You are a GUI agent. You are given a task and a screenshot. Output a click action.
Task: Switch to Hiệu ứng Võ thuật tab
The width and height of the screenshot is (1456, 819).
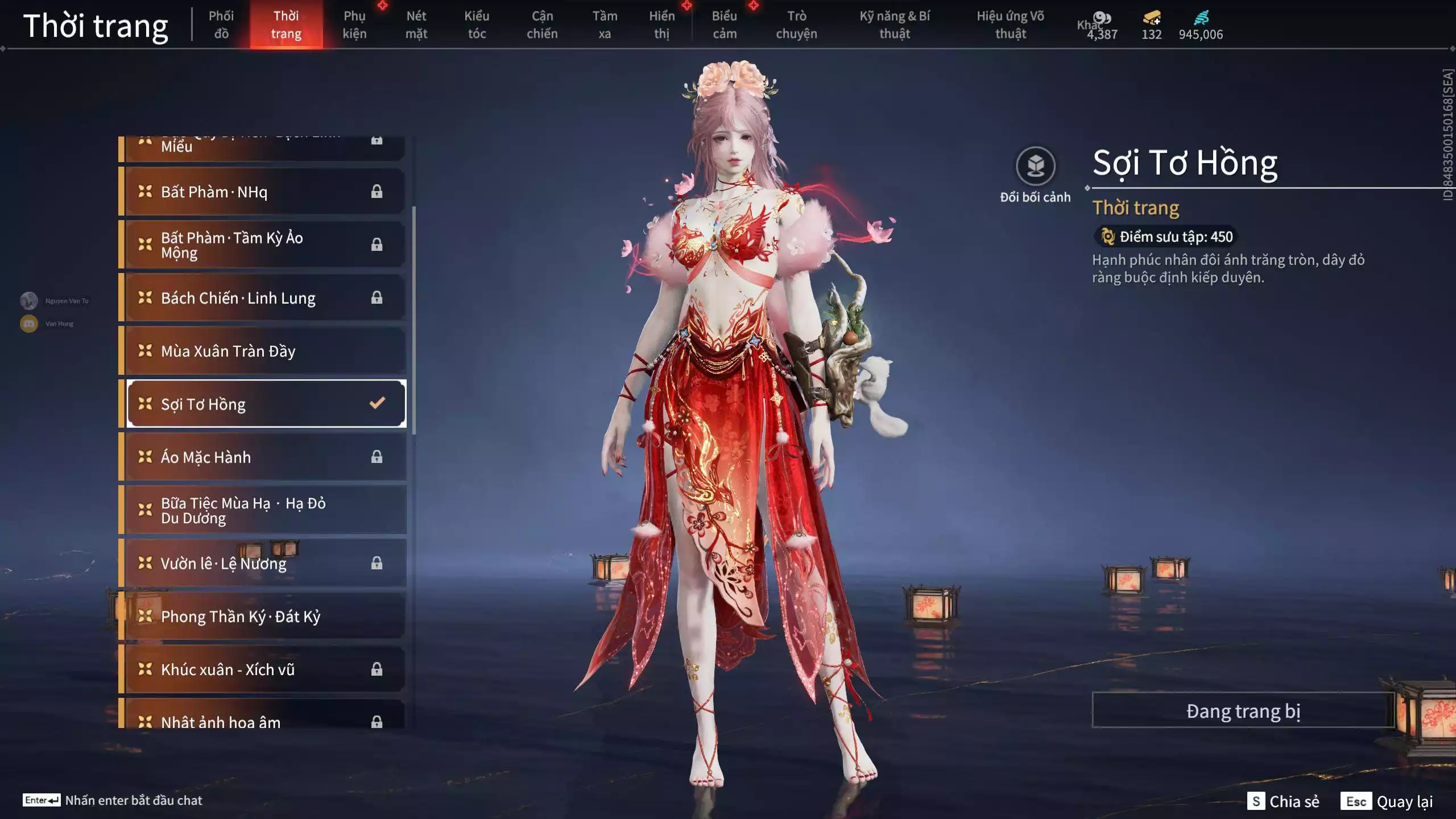tap(1011, 24)
